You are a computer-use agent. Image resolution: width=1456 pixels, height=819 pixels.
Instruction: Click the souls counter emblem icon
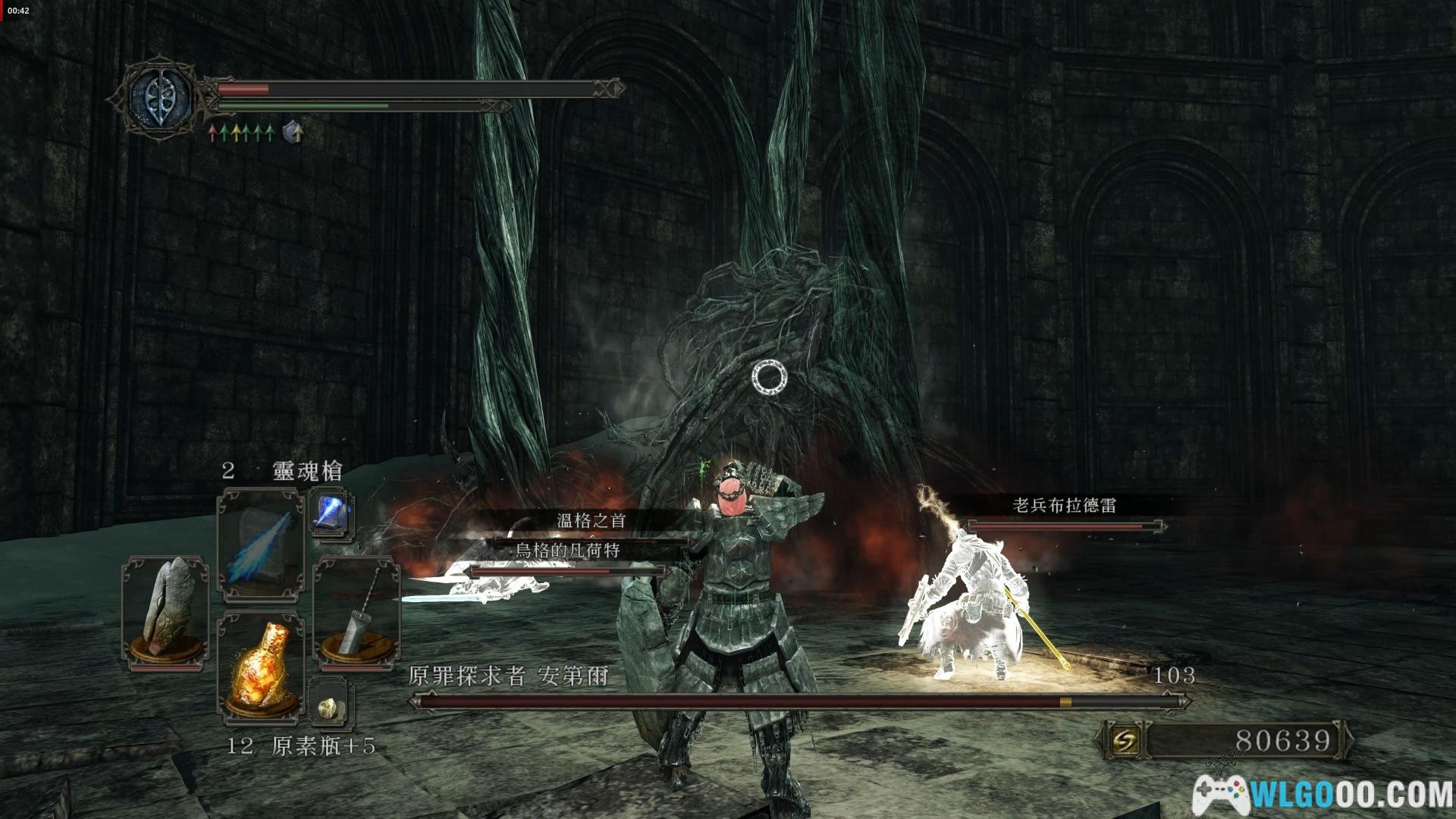point(1125,740)
